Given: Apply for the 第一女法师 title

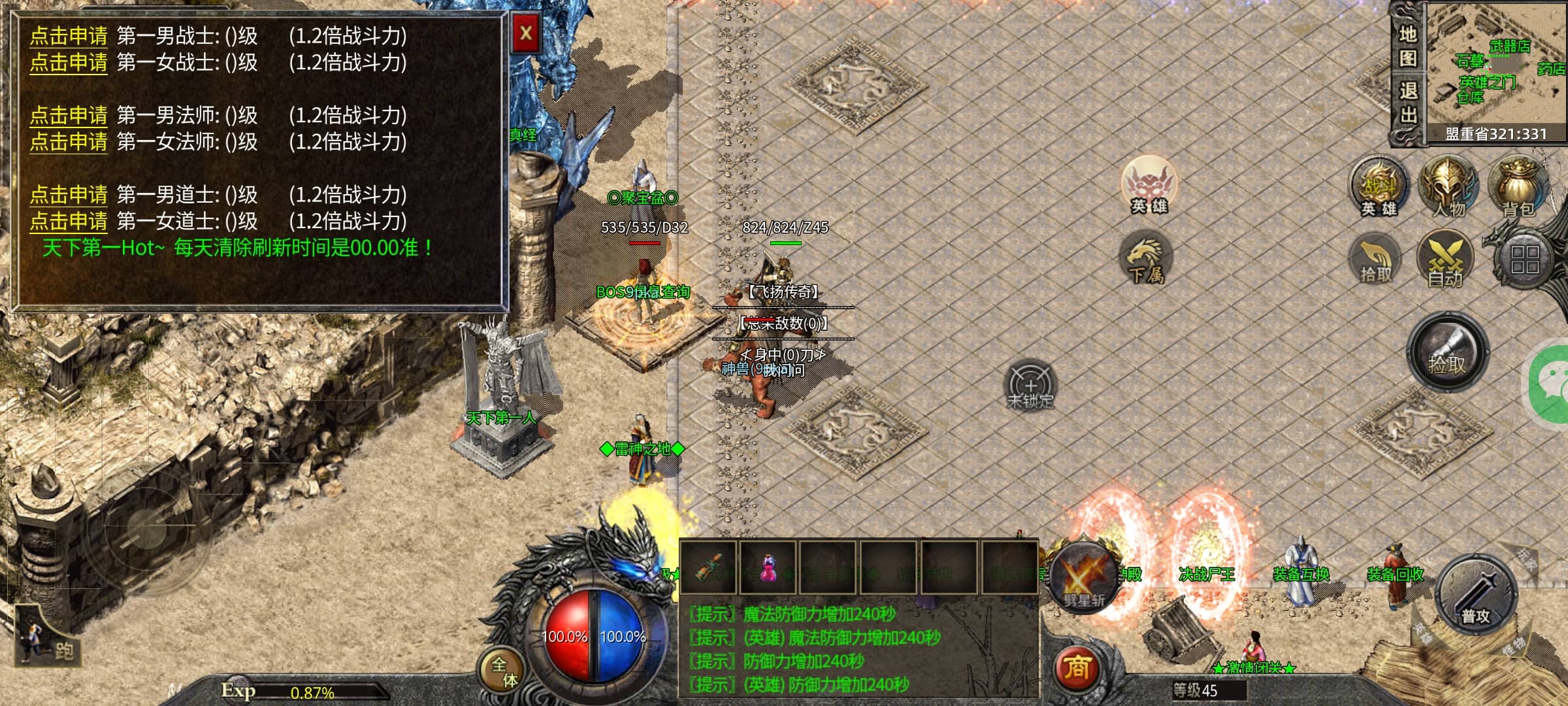Looking at the screenshot, I should pos(69,142).
